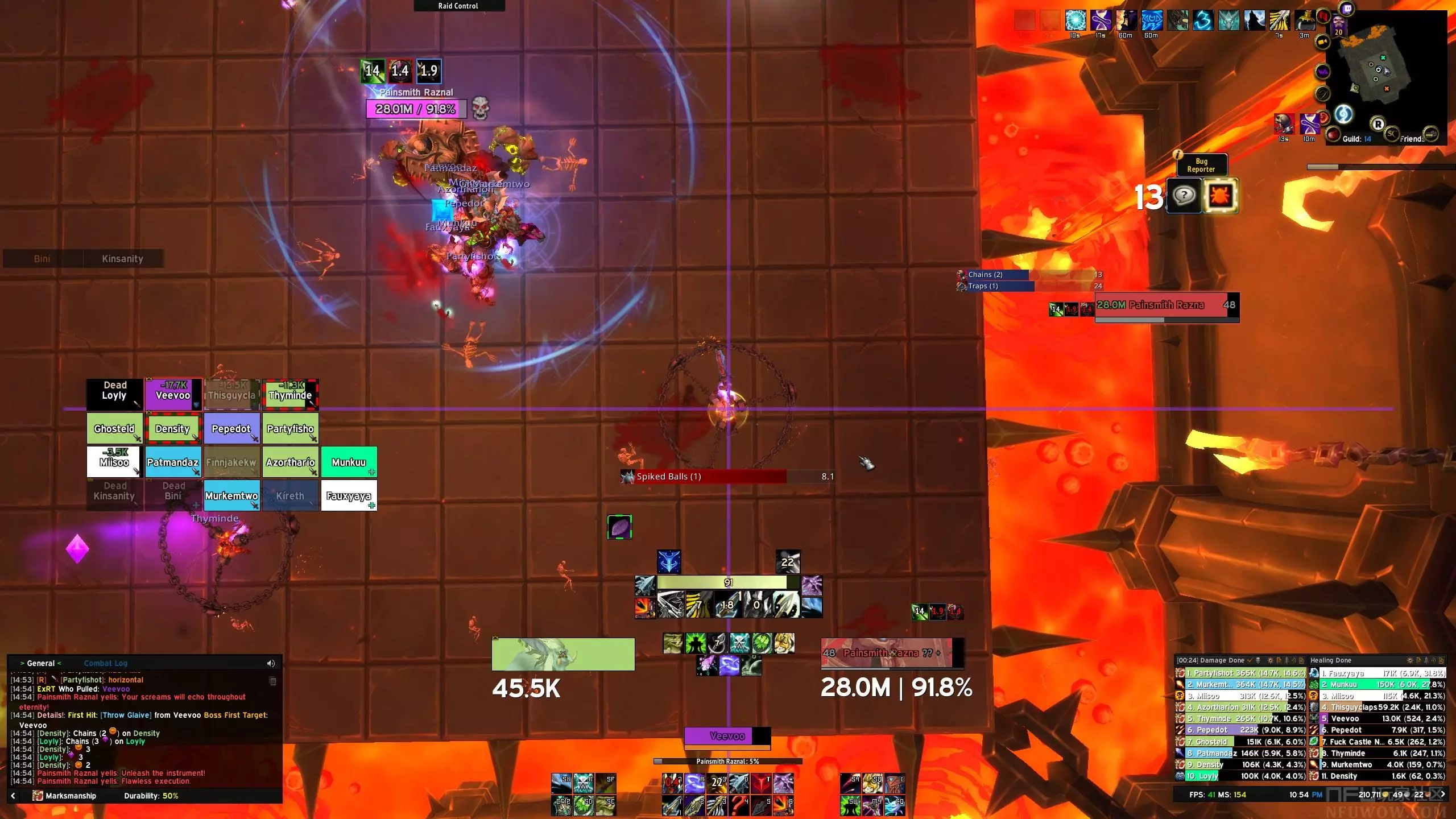Click Partyfishot's damage meter row
The image size is (1456, 819).
coord(1240,673)
